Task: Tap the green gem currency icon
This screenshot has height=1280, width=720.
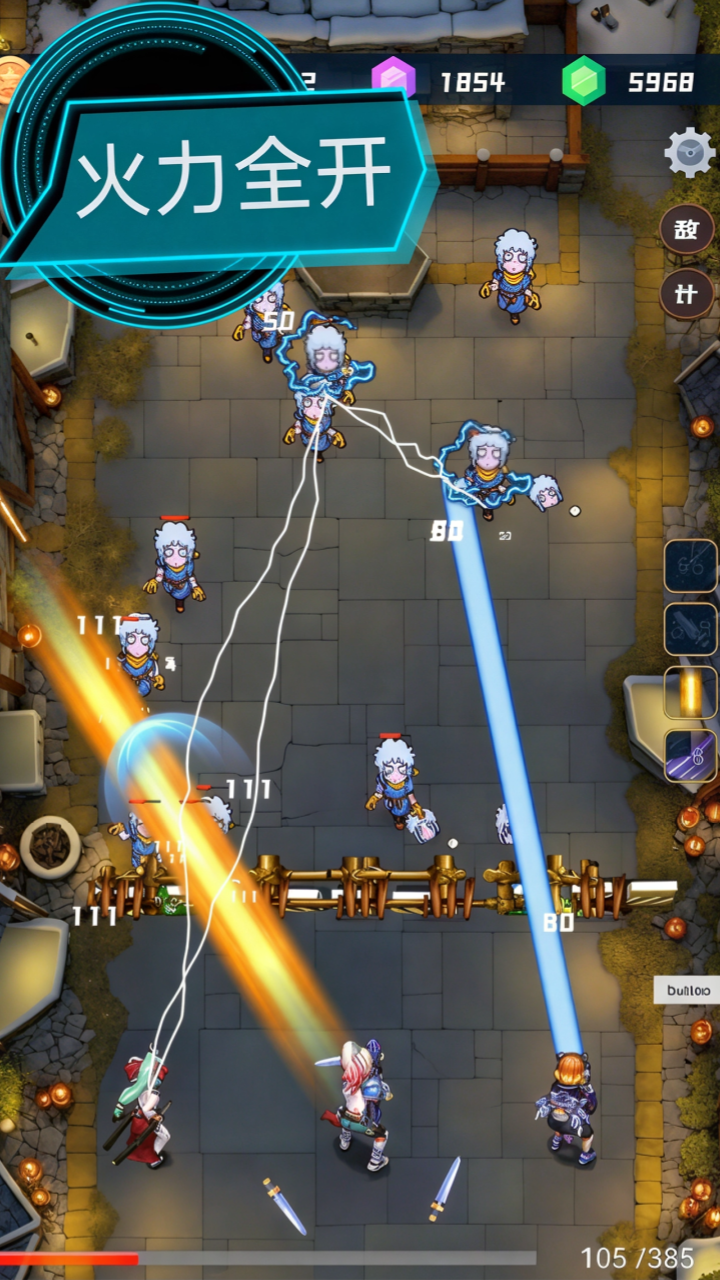Action: [583, 81]
